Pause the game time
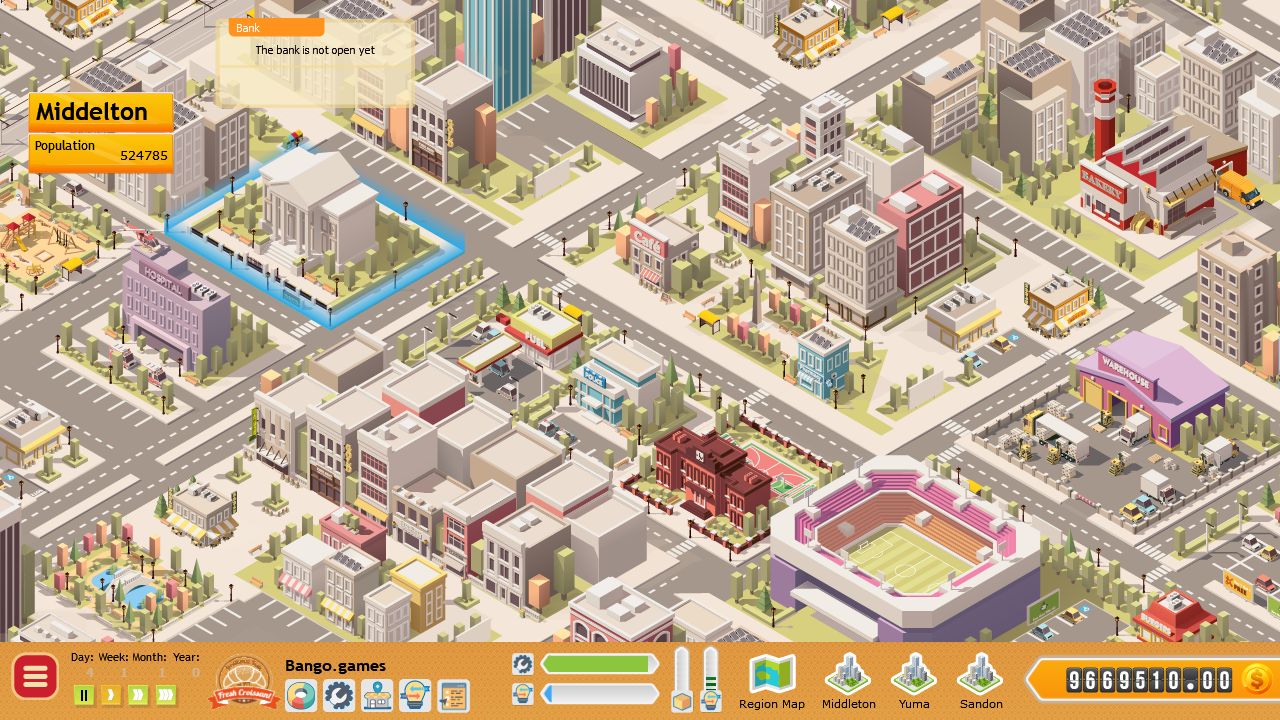The image size is (1280, 720). click(84, 695)
